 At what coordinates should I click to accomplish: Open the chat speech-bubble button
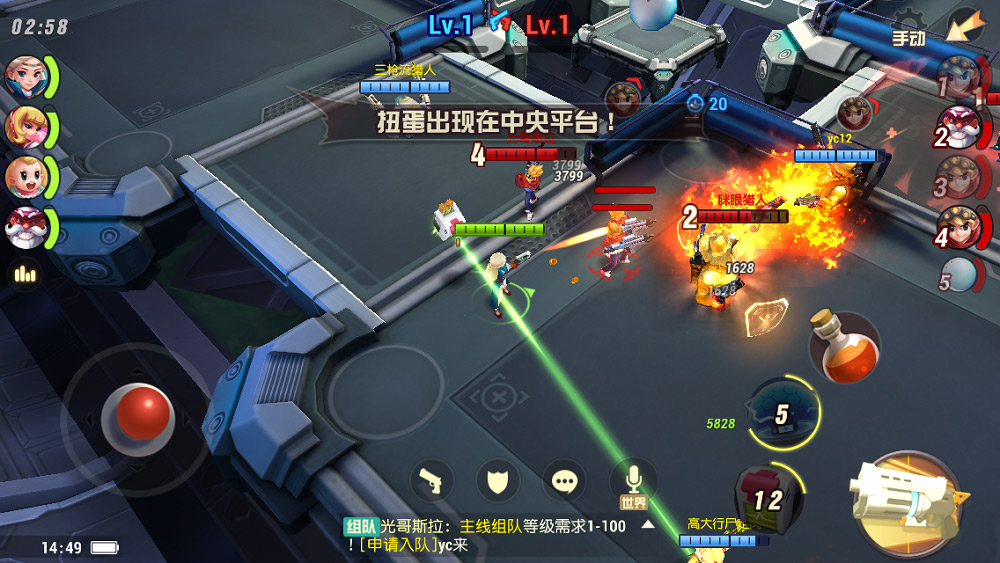(x=565, y=482)
